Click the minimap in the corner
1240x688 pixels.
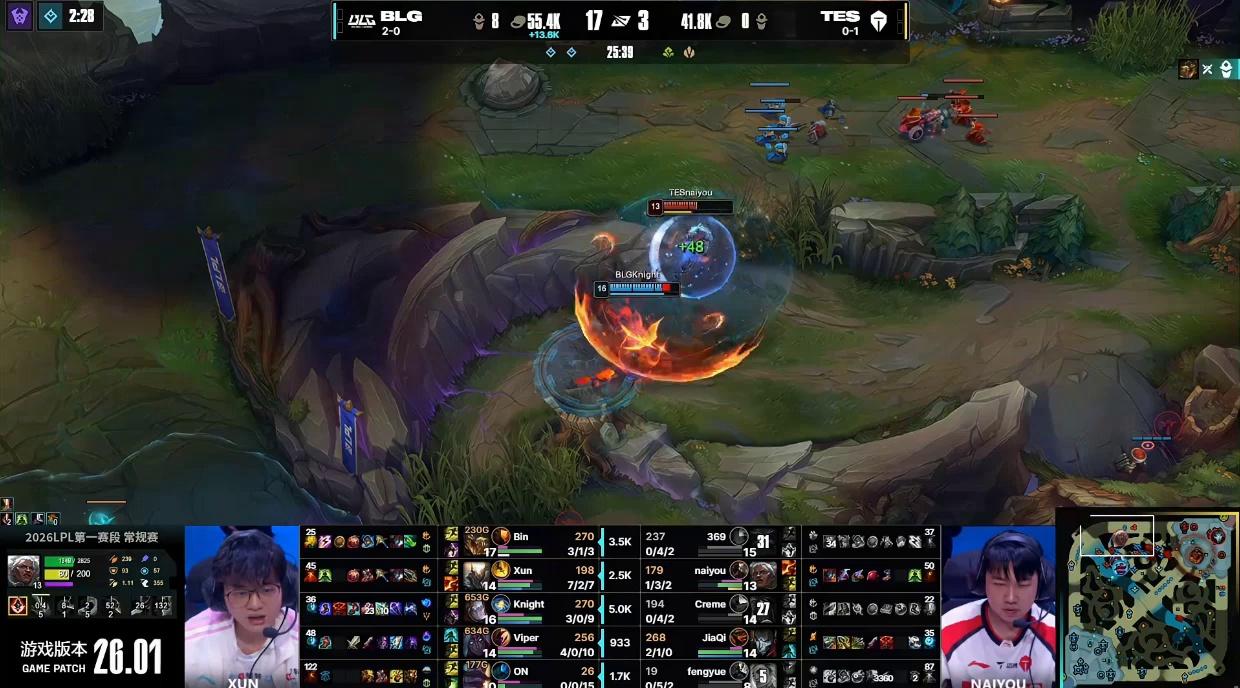pos(1148,600)
